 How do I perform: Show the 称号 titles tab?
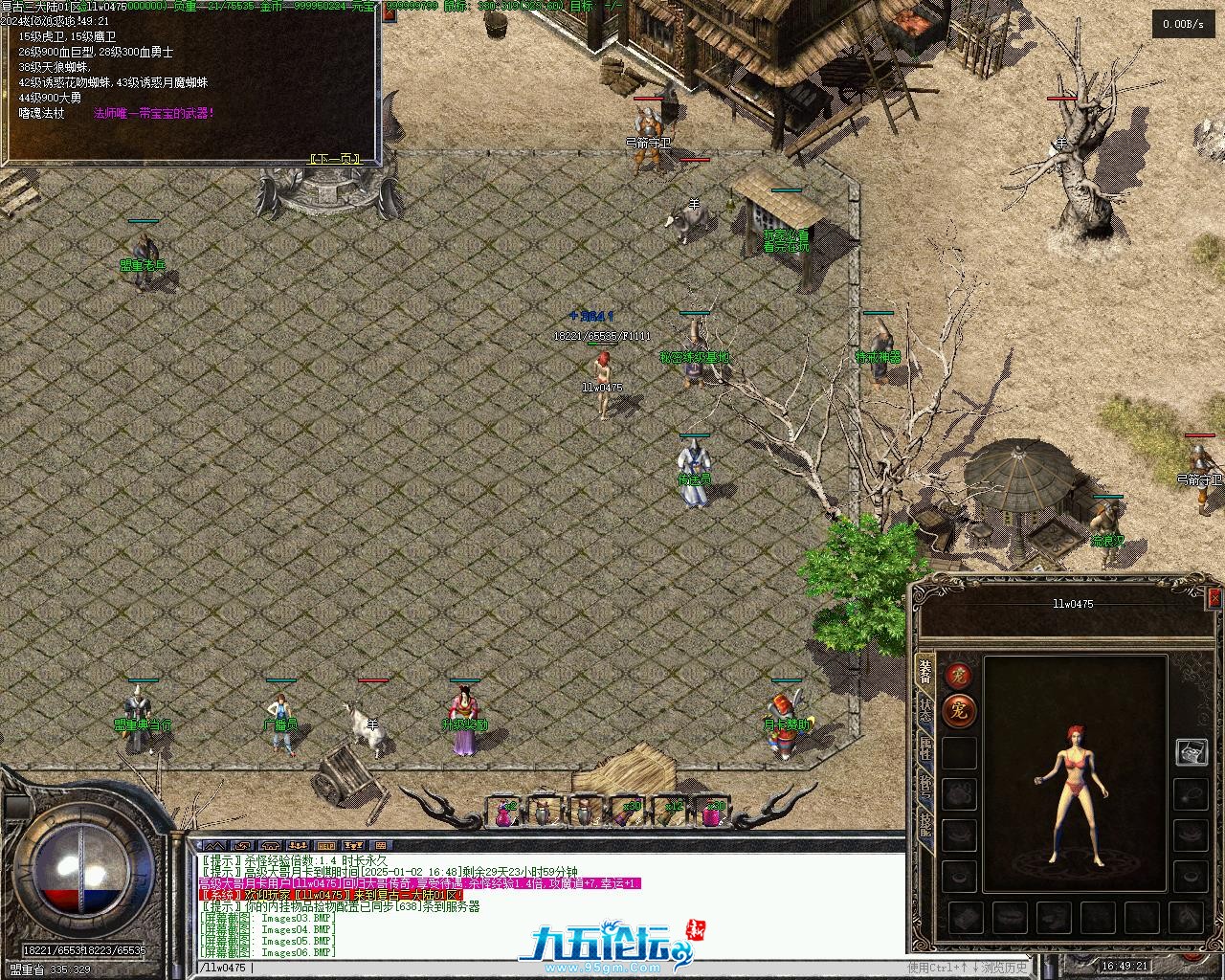[x=925, y=787]
